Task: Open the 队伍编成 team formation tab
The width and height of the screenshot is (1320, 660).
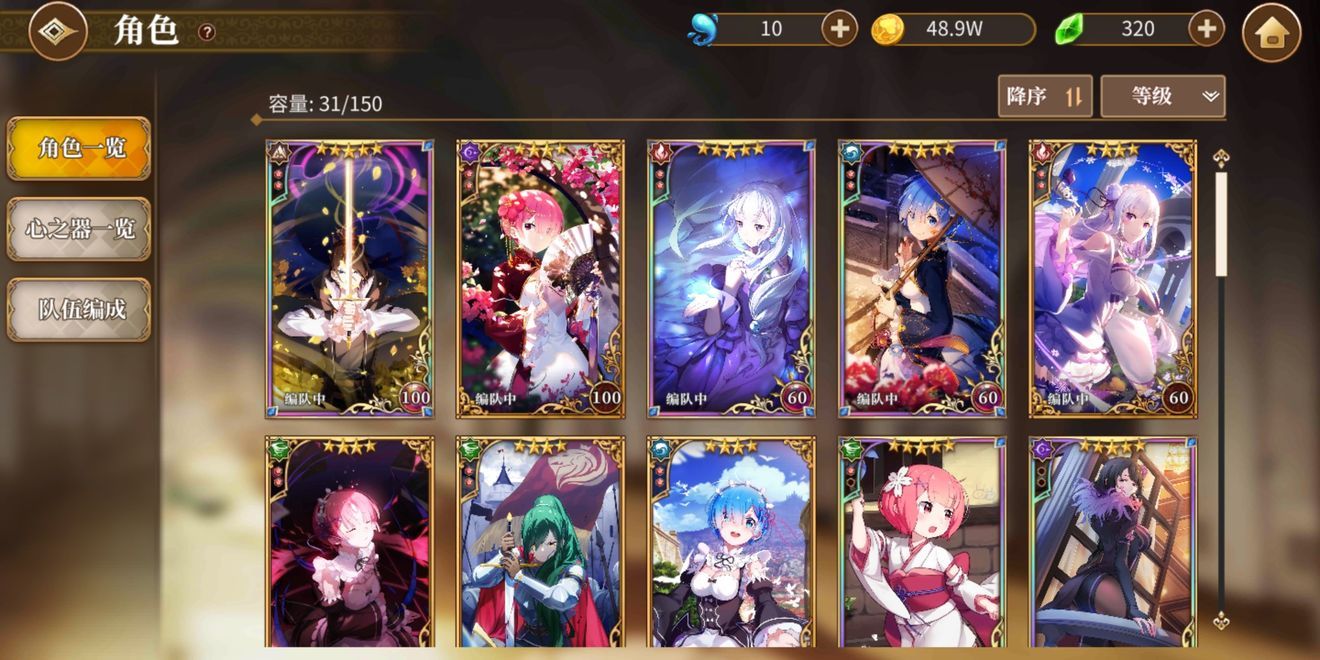Action: click(80, 309)
